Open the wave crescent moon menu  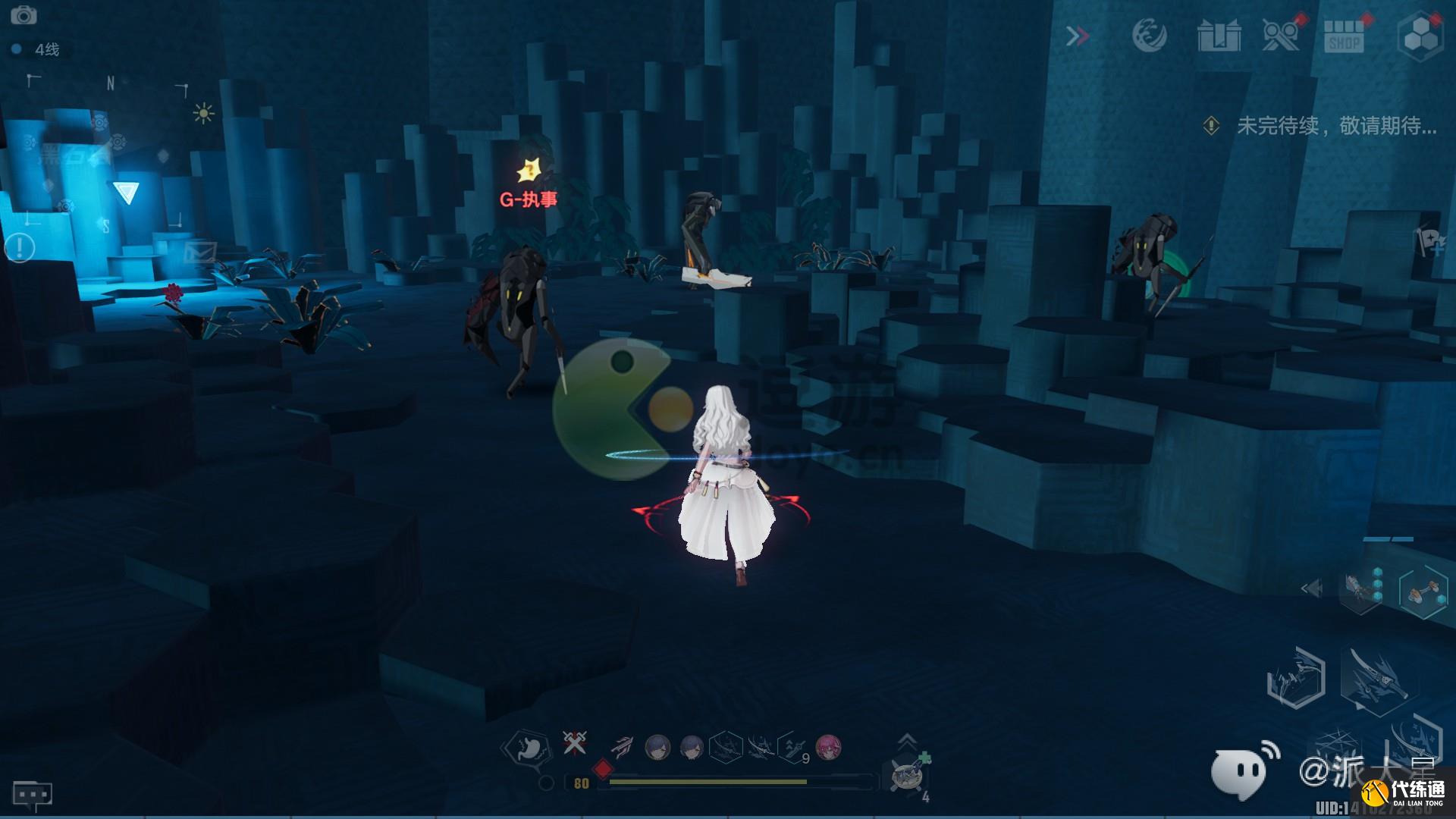click(1148, 36)
